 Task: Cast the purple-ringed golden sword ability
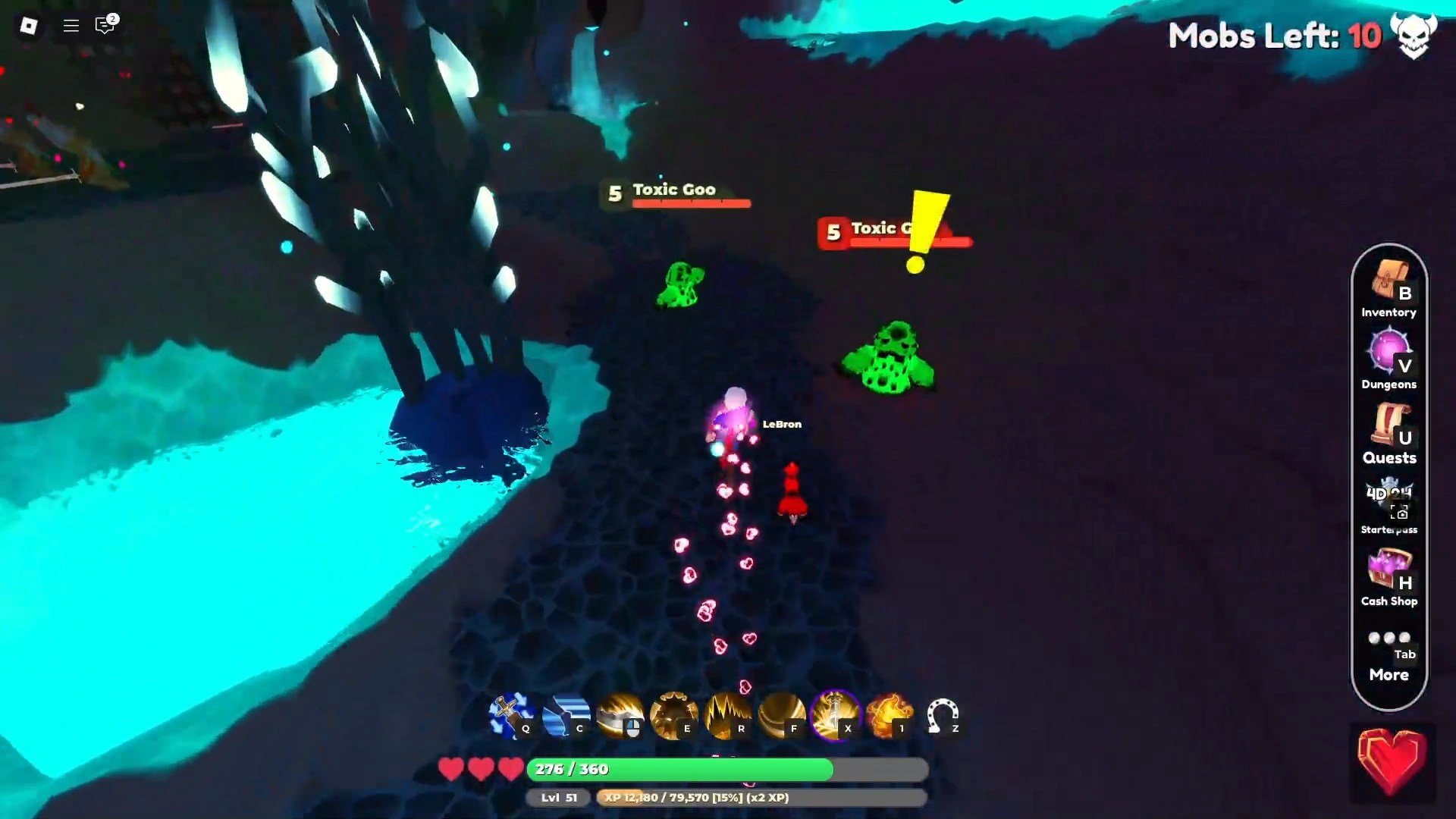pyautogui.click(x=835, y=716)
